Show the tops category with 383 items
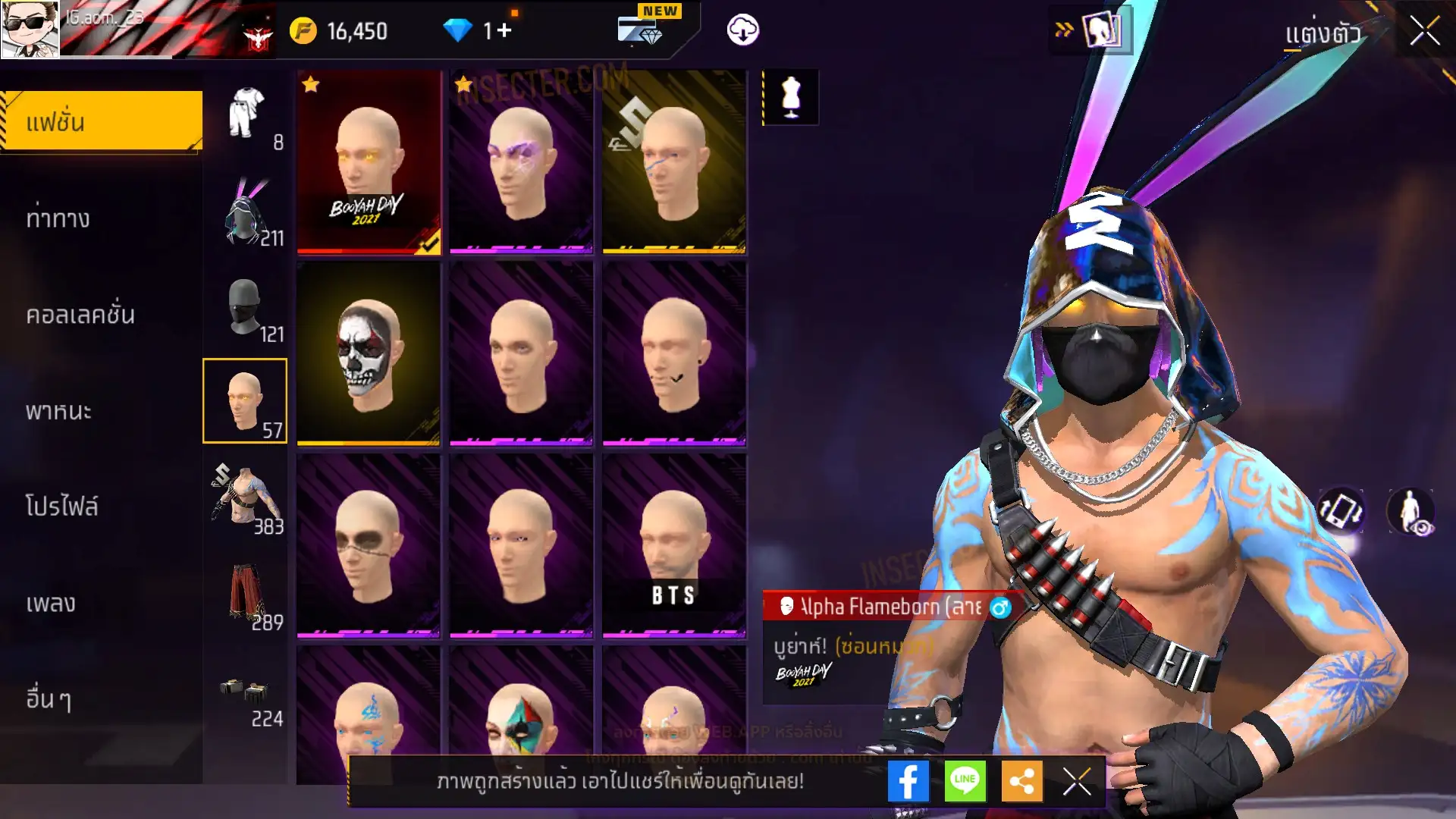The height and width of the screenshot is (819, 1456). point(245,499)
